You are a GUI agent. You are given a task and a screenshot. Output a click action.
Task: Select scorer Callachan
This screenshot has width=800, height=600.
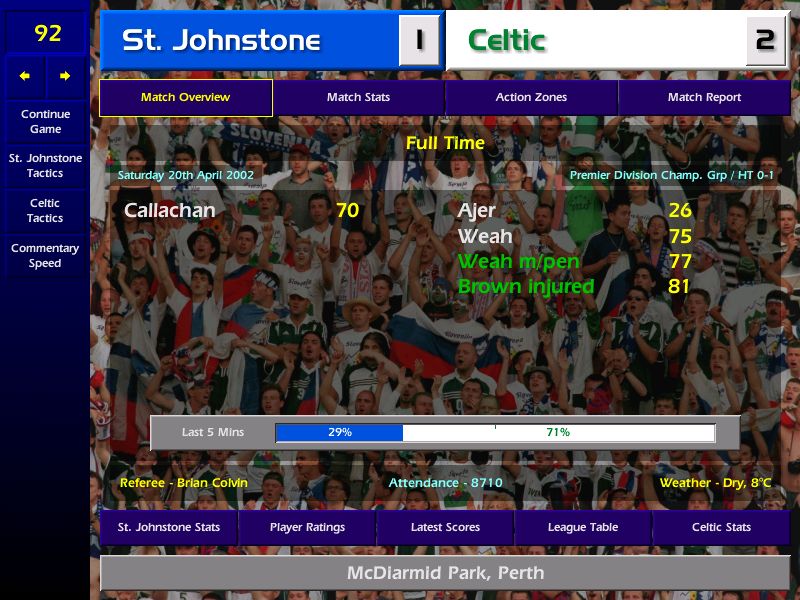169,211
